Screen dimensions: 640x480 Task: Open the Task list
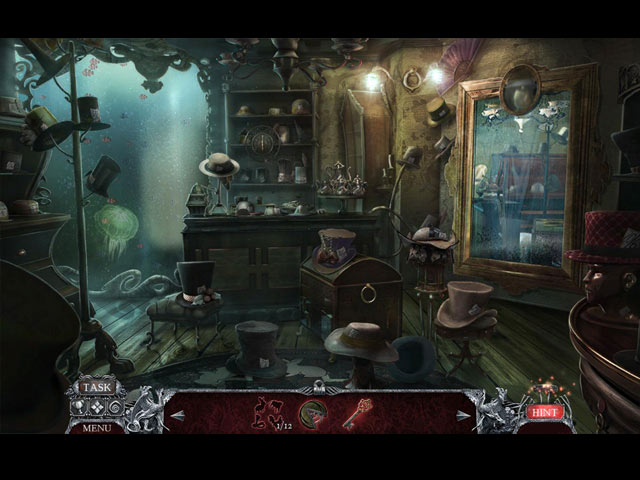[x=97, y=388]
